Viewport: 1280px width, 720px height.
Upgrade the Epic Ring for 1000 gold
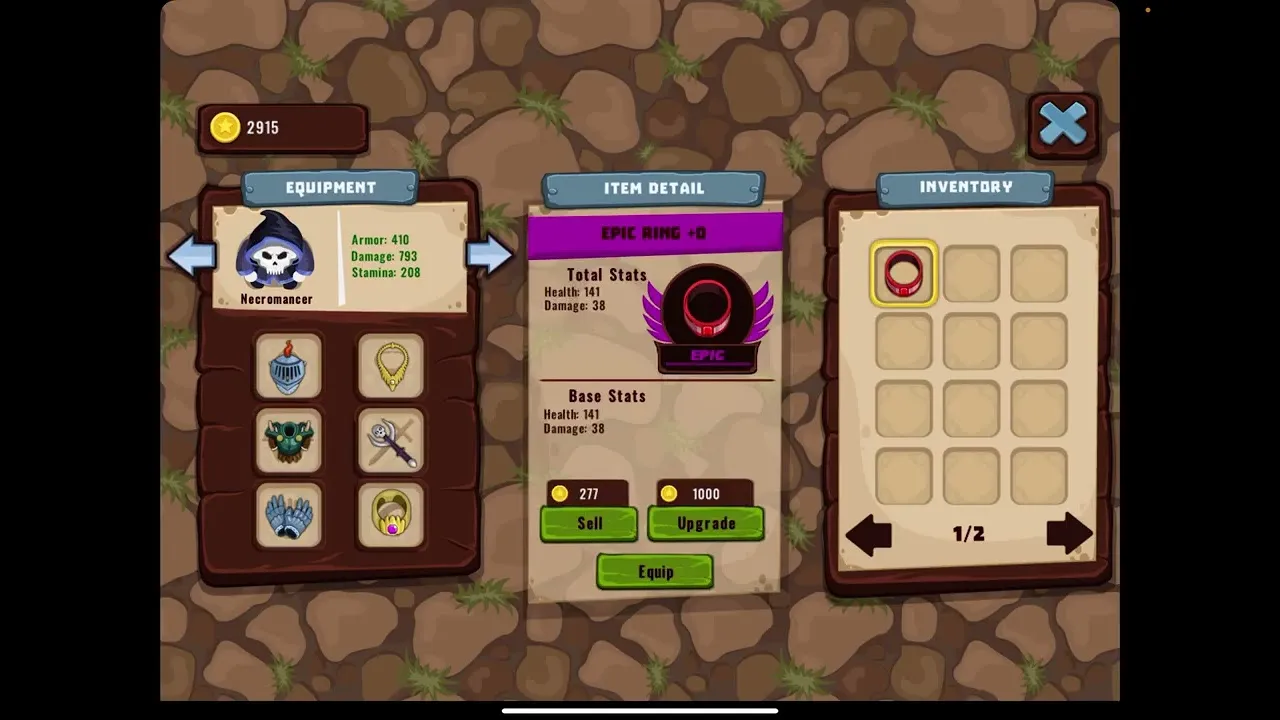pyautogui.click(x=706, y=523)
